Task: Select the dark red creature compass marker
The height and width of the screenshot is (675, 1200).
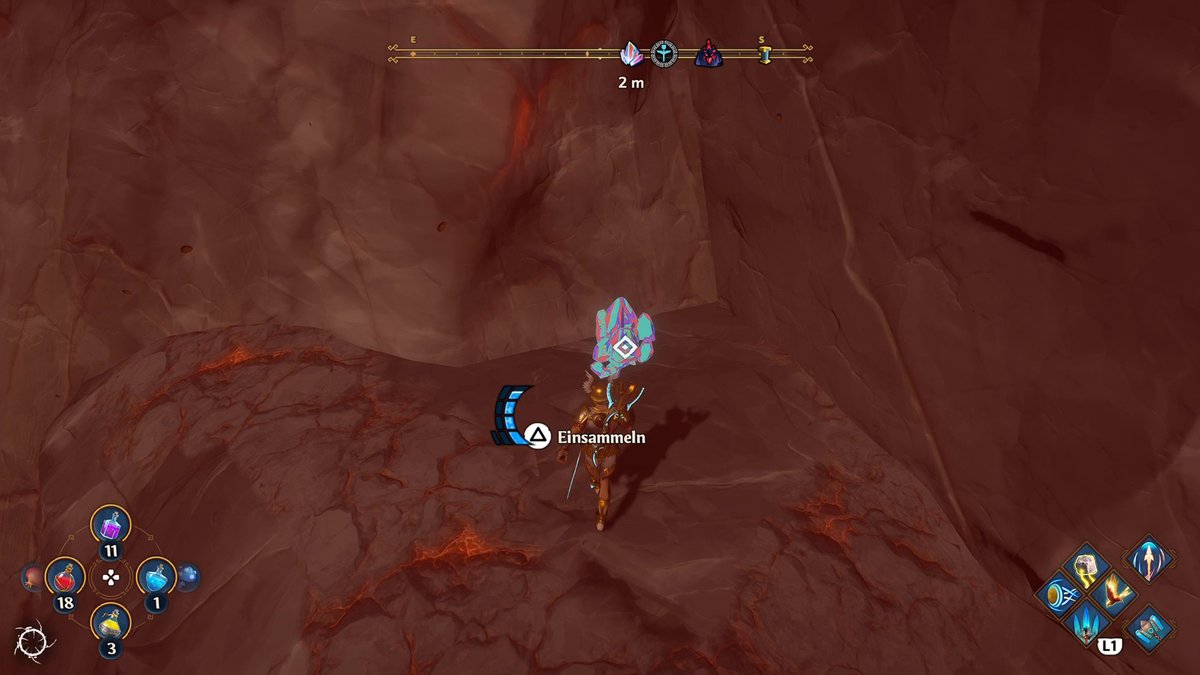Action: pos(708,54)
